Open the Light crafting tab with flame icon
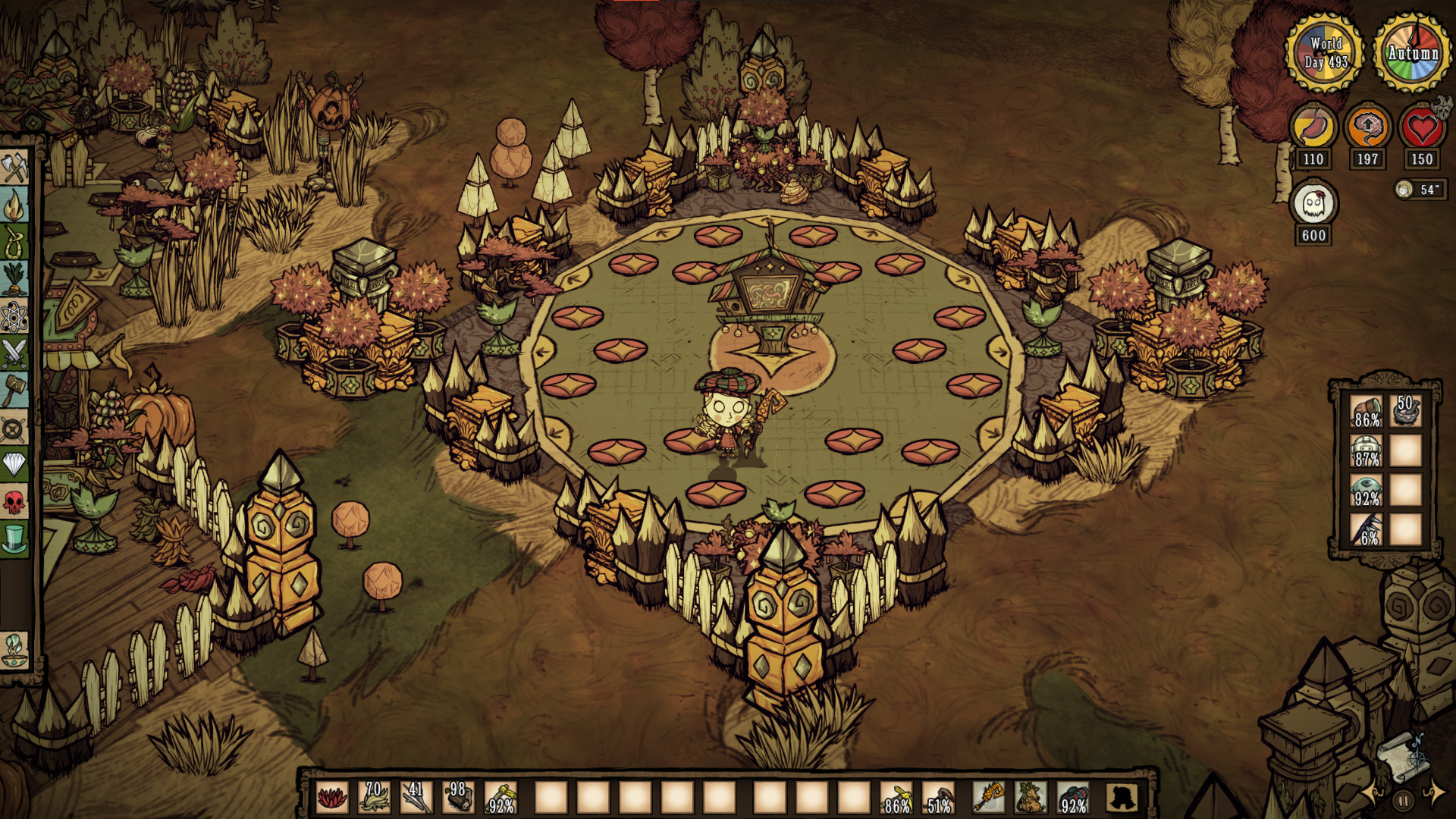 (x=14, y=205)
